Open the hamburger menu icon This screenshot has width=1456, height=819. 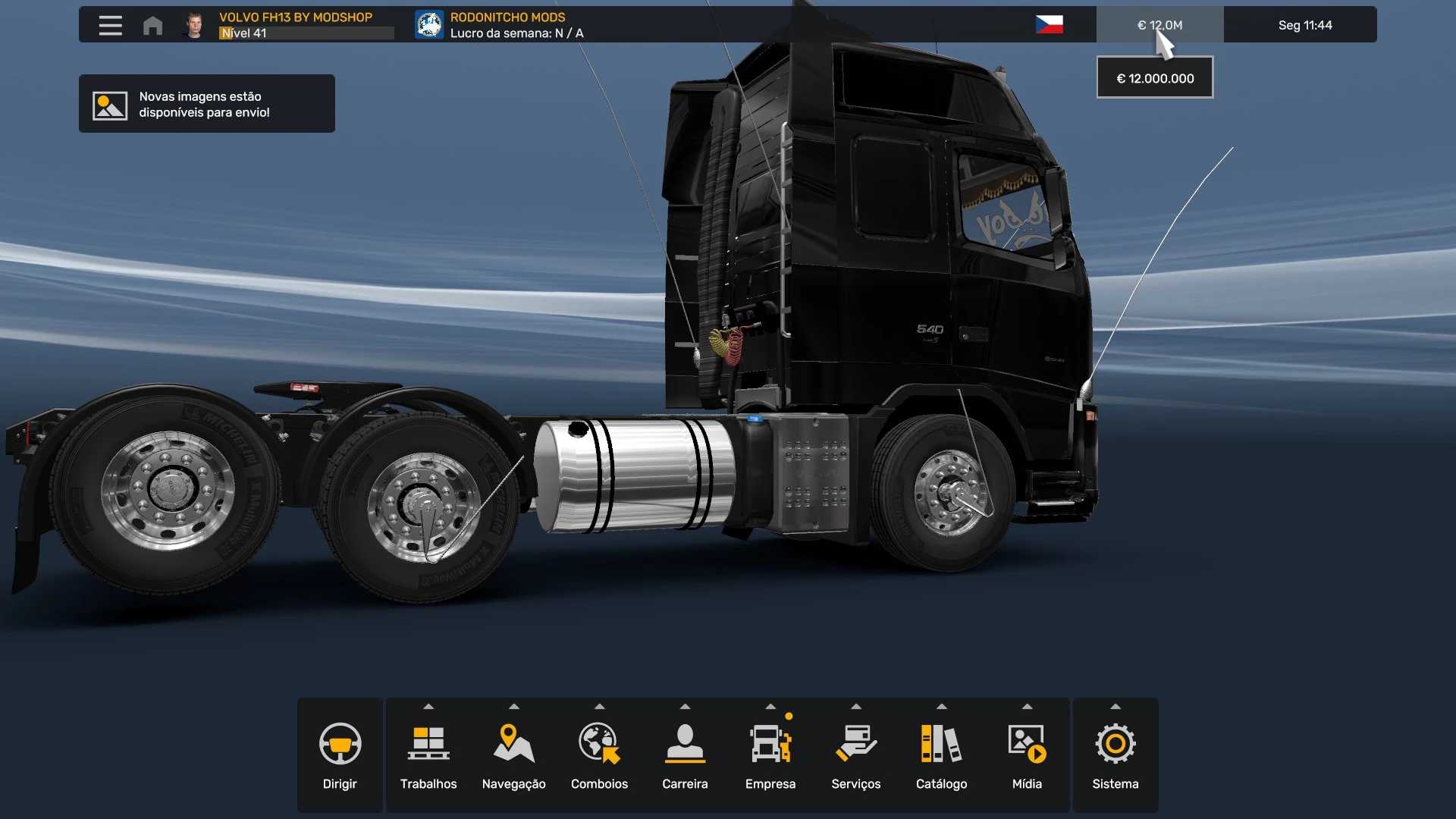(110, 25)
